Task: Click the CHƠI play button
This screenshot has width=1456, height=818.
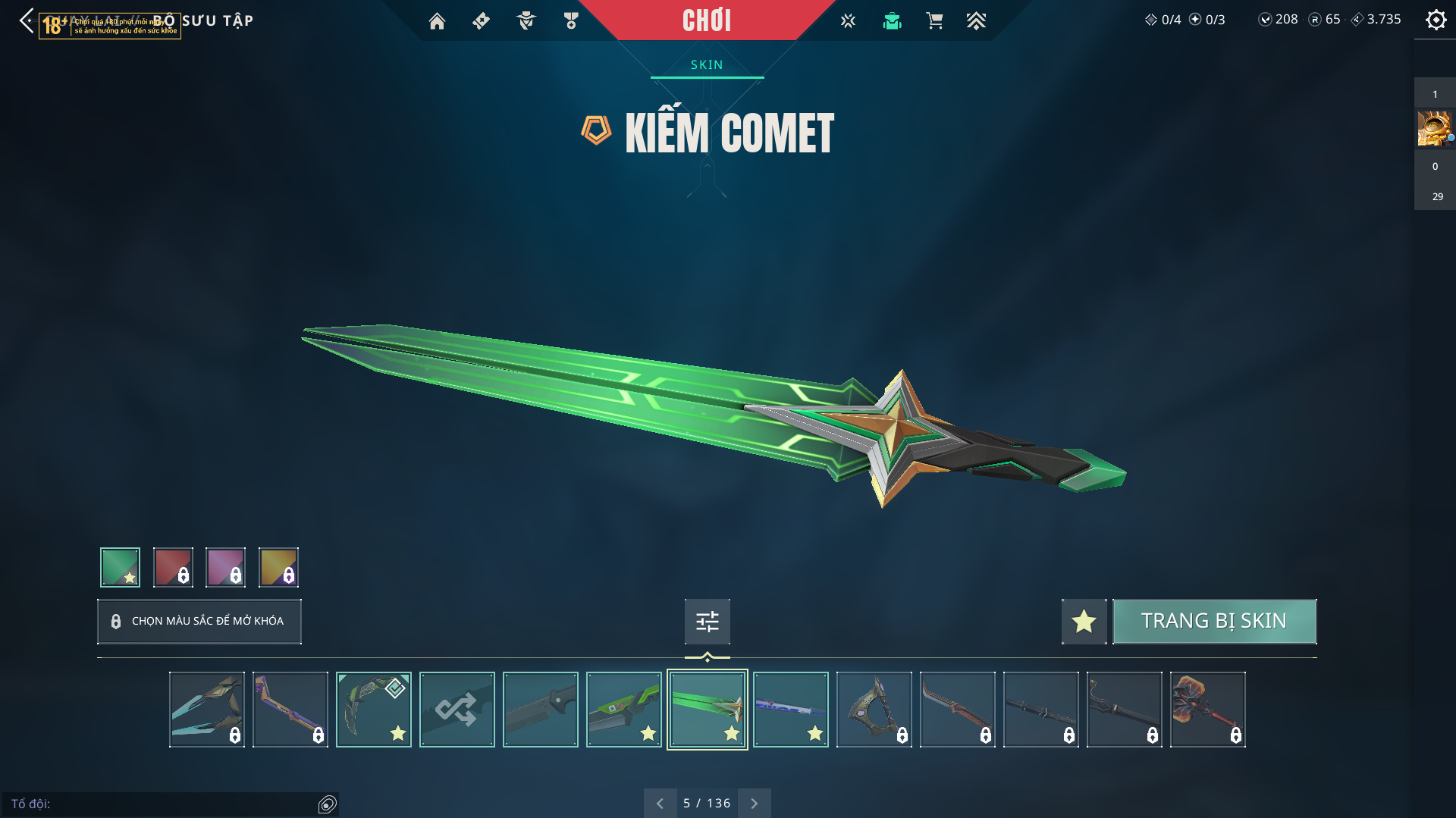Action: (706, 20)
